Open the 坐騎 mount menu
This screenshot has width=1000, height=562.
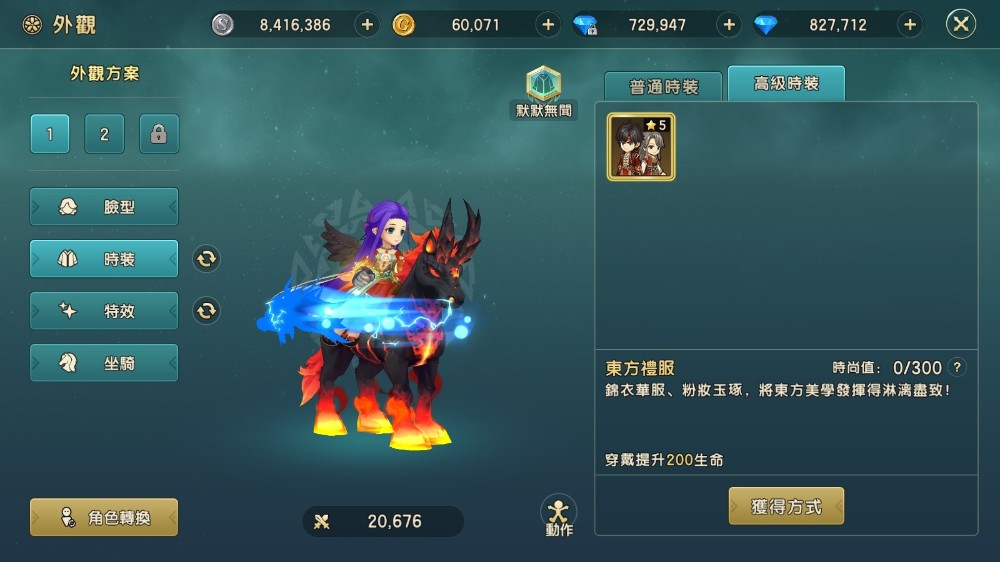(x=104, y=363)
